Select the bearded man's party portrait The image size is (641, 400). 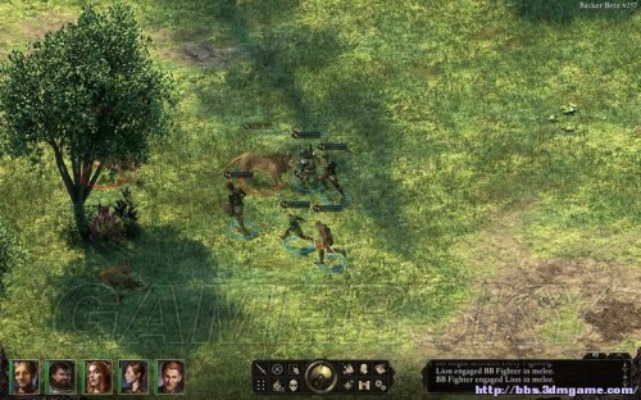click(61, 376)
